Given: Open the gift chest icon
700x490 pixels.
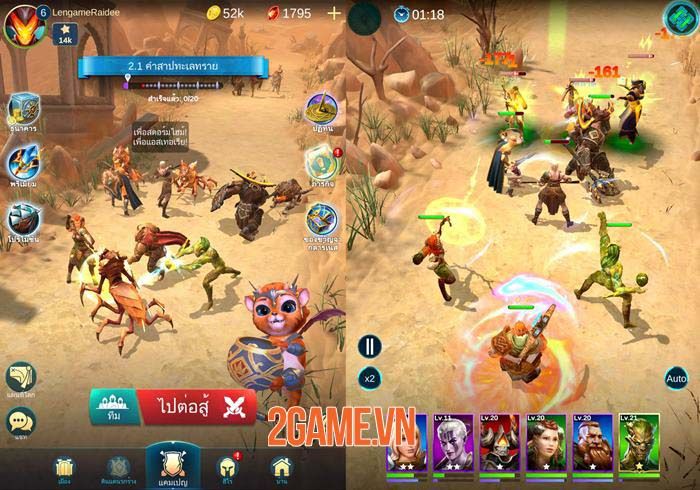Looking at the screenshot, I should point(321,220).
